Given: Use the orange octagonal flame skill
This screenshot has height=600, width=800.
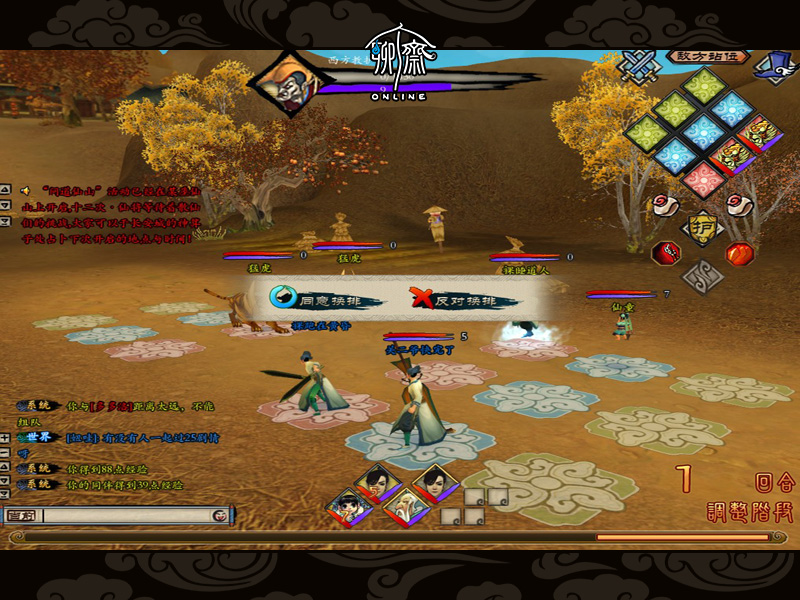Looking at the screenshot, I should 738,253.
